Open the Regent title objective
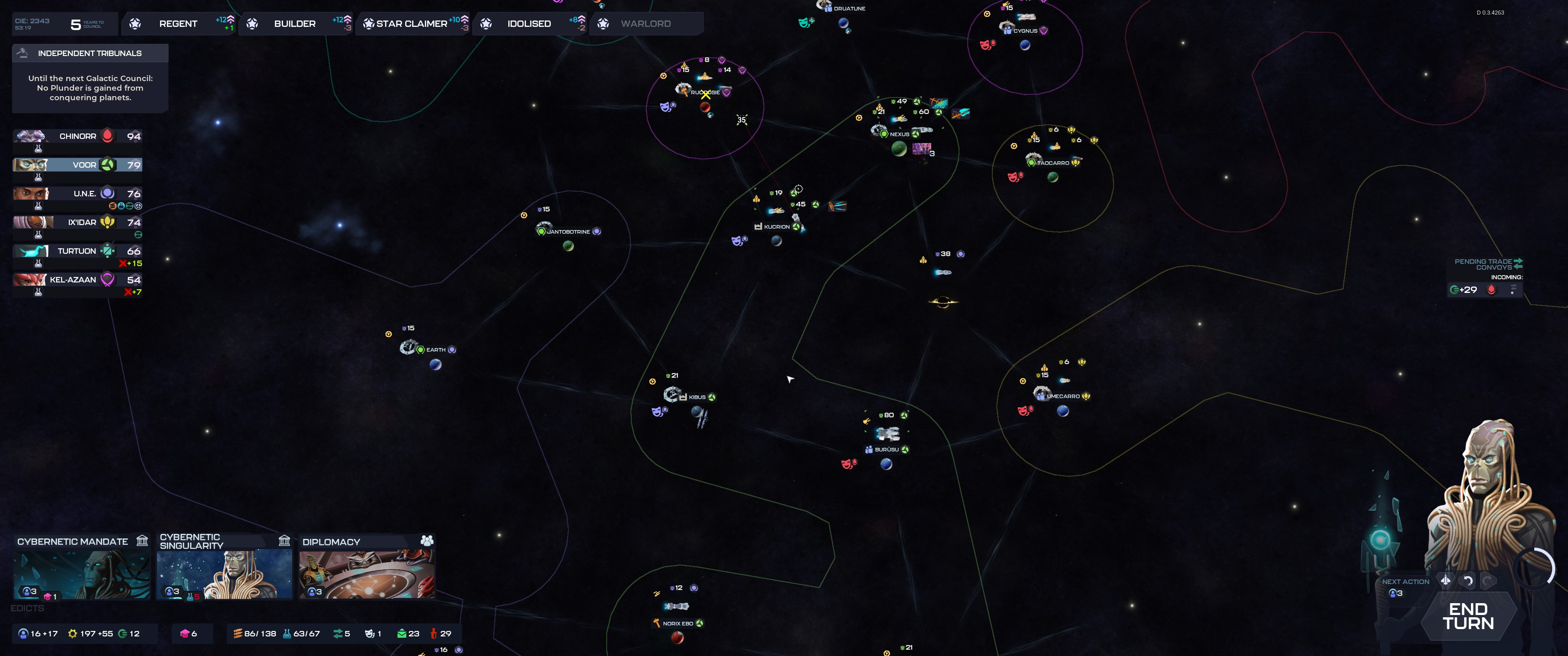The width and height of the screenshot is (1568, 656). 178,24
